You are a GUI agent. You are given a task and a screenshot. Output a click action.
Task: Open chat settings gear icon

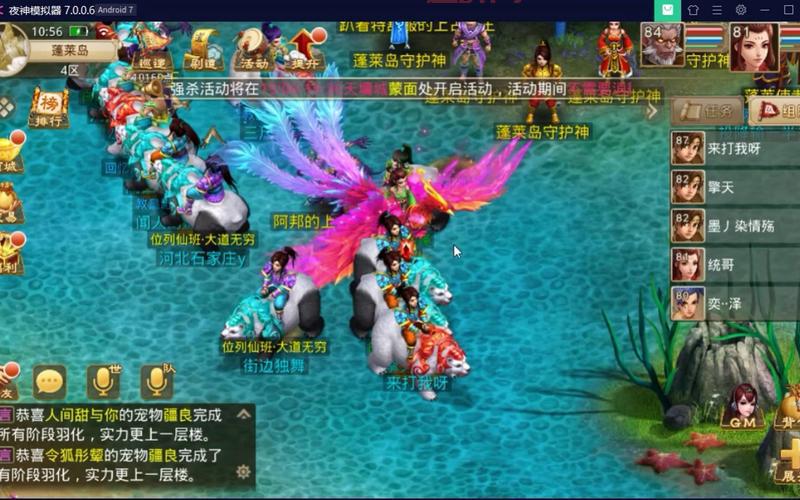[x=242, y=471]
